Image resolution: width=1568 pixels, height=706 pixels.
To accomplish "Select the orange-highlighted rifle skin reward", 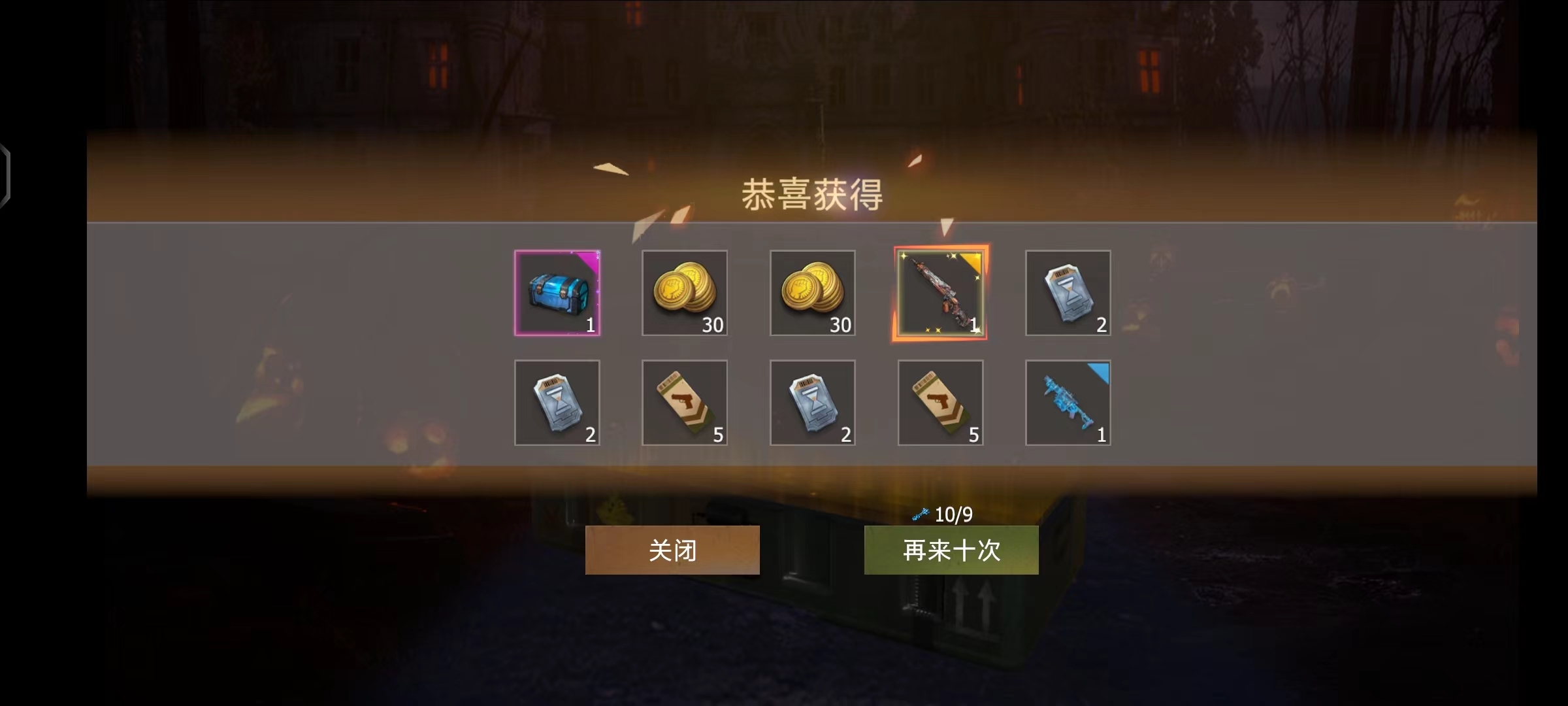I will pyautogui.click(x=940, y=293).
